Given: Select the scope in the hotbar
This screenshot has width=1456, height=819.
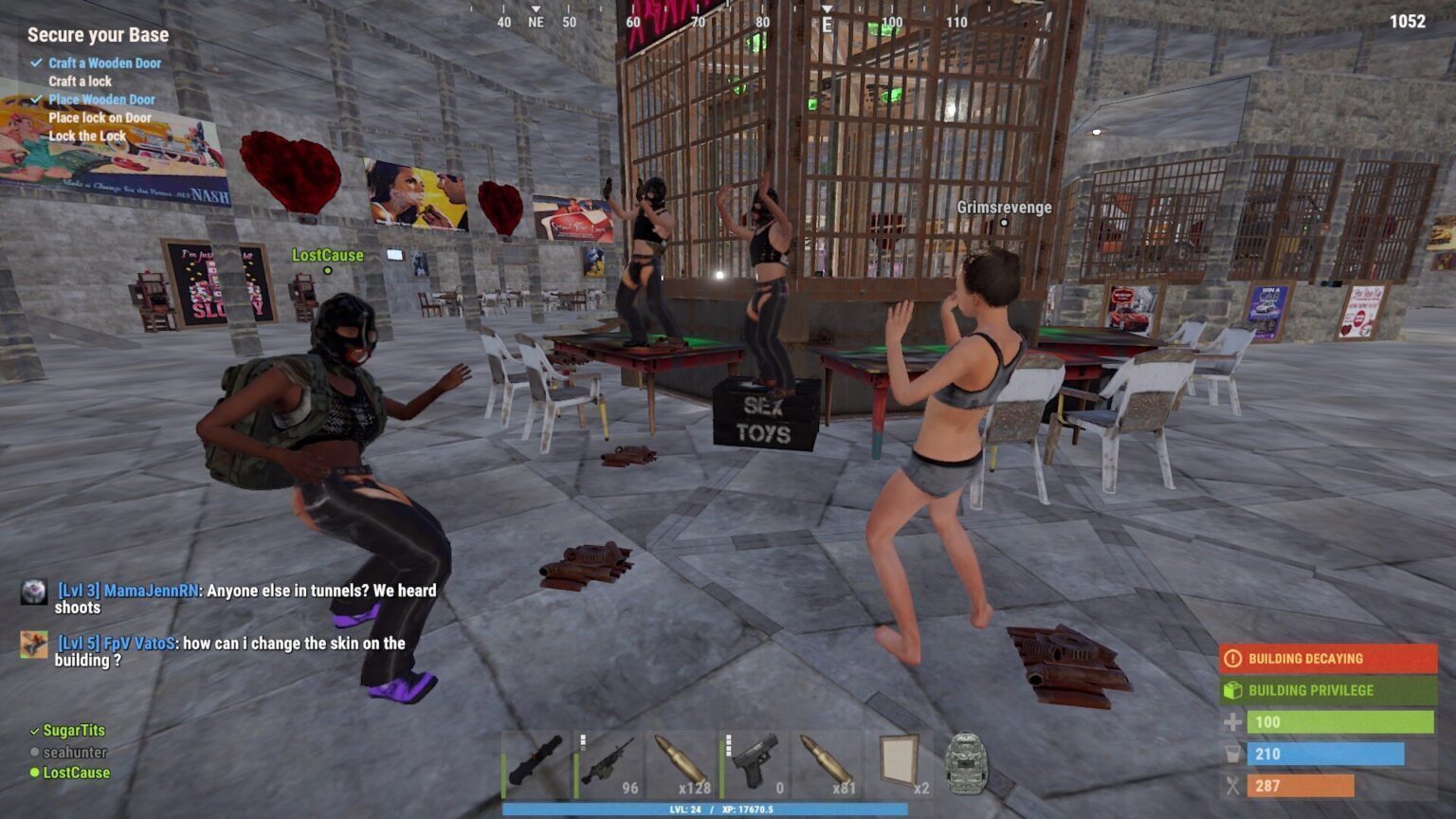Looking at the screenshot, I should pos(536,763).
